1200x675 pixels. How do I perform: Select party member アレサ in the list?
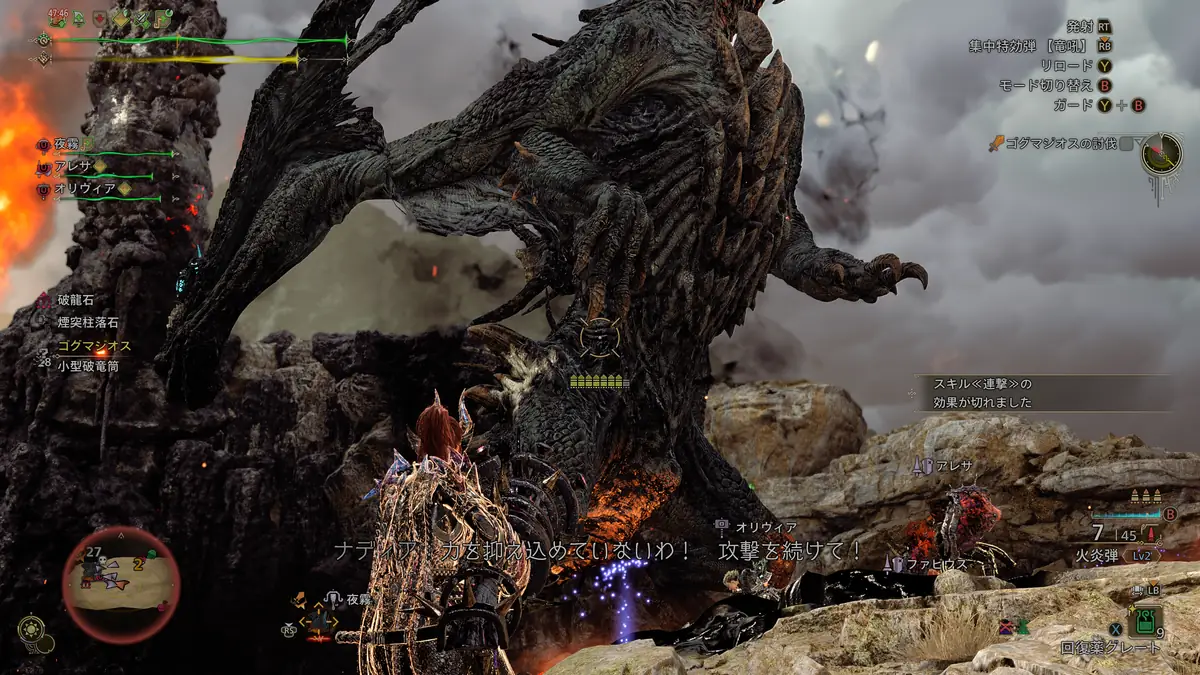tap(73, 166)
